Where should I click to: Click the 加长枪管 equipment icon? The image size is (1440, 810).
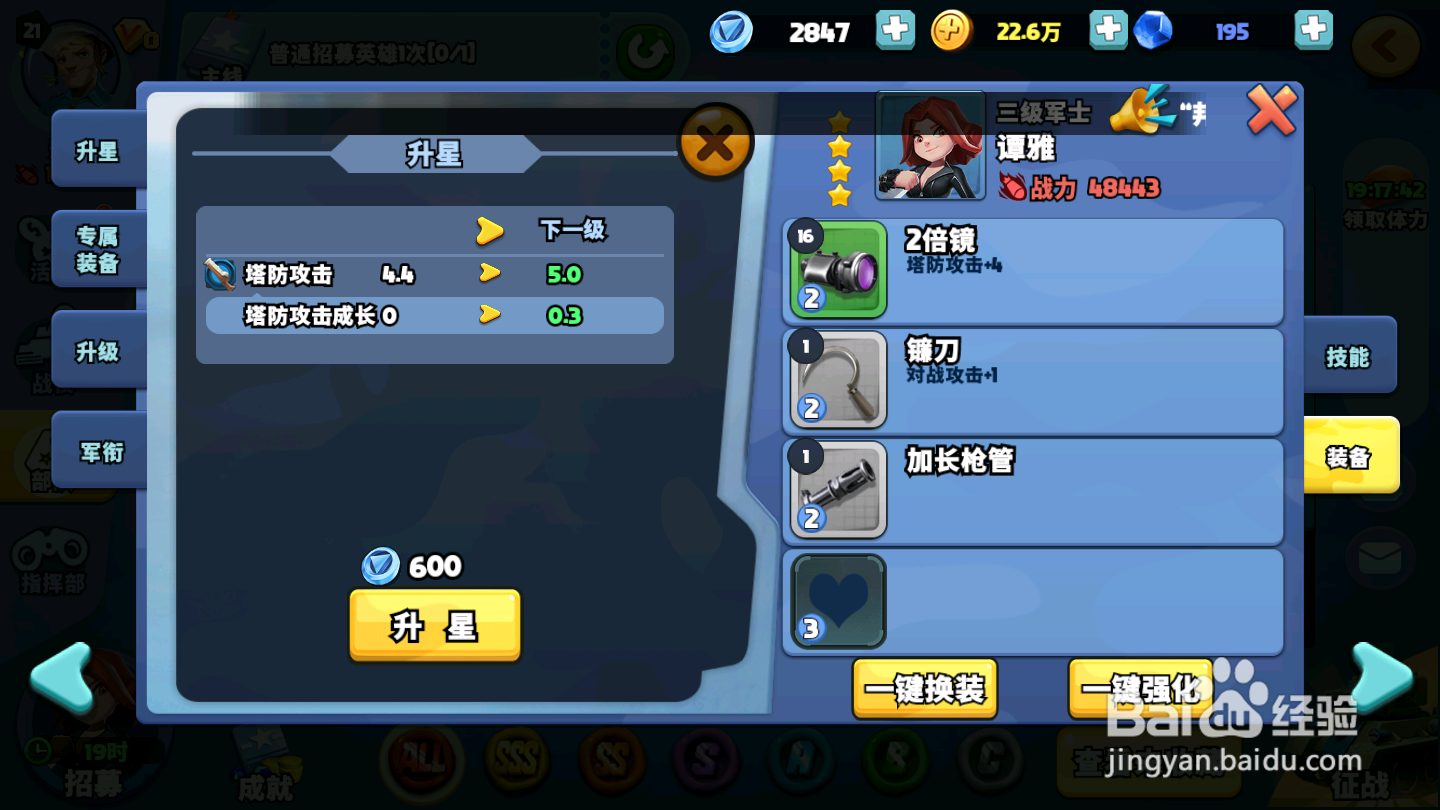[837, 489]
